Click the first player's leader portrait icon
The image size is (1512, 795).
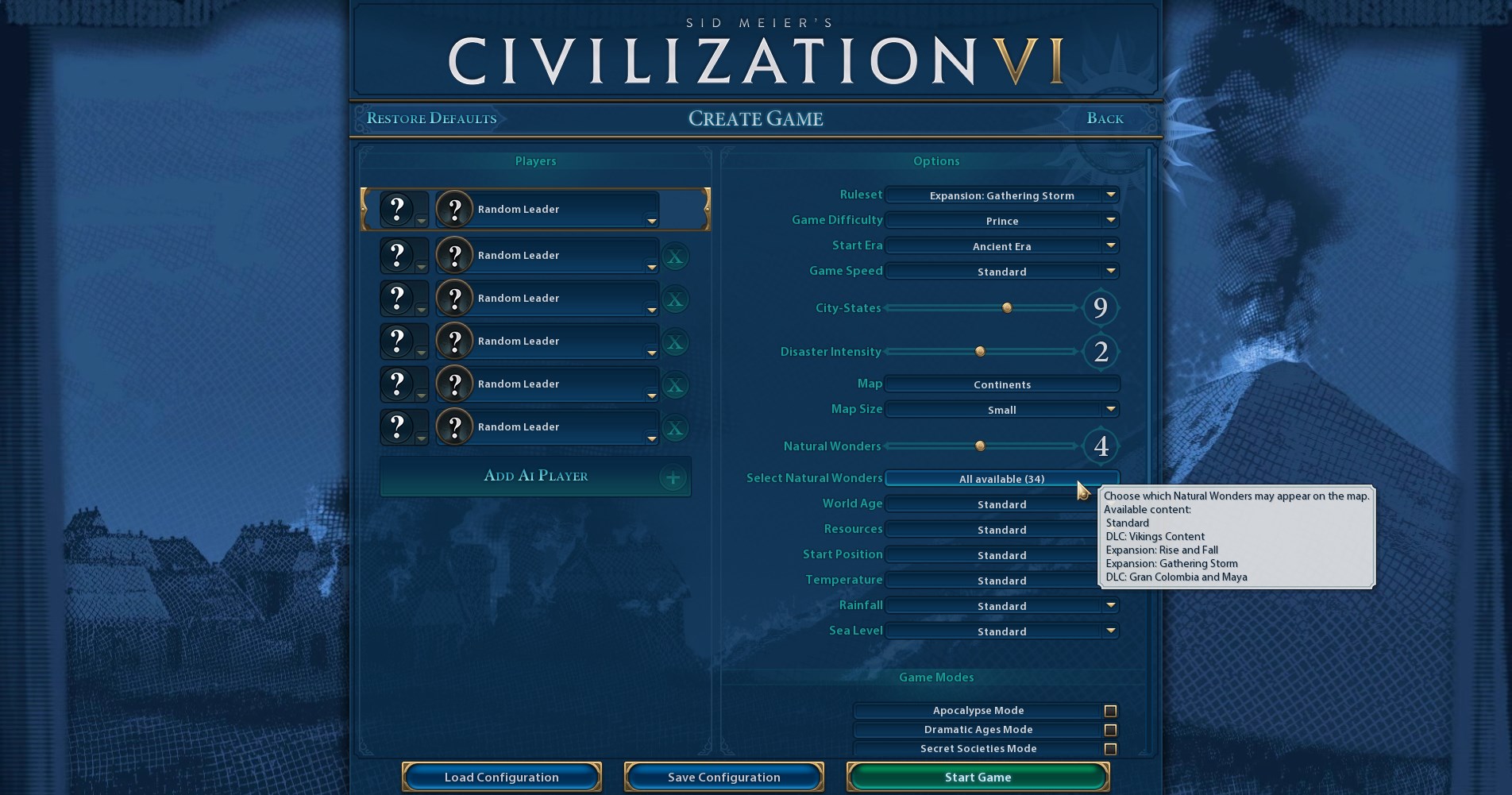(454, 209)
